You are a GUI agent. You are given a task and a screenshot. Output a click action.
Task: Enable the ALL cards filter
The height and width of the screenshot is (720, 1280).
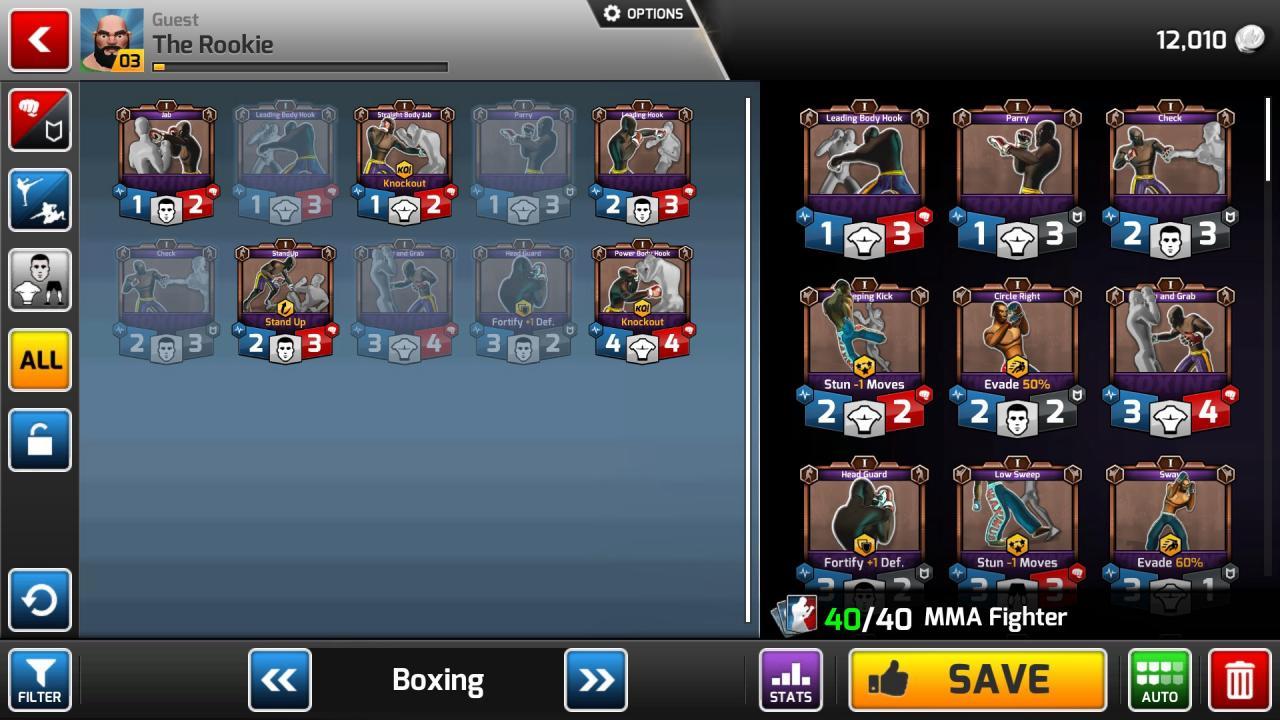pyautogui.click(x=40, y=359)
